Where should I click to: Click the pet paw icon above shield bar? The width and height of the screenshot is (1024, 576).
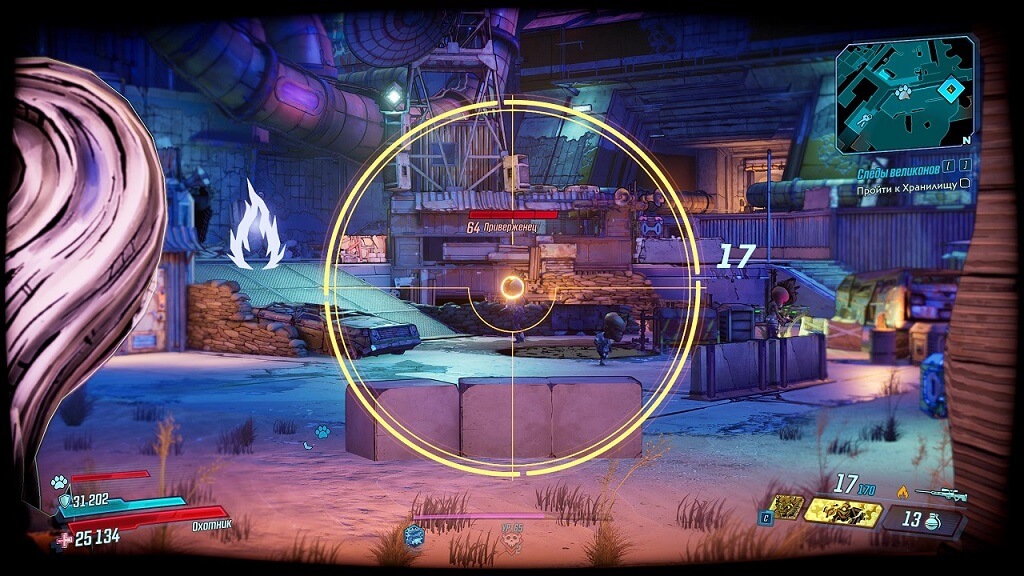click(x=59, y=481)
